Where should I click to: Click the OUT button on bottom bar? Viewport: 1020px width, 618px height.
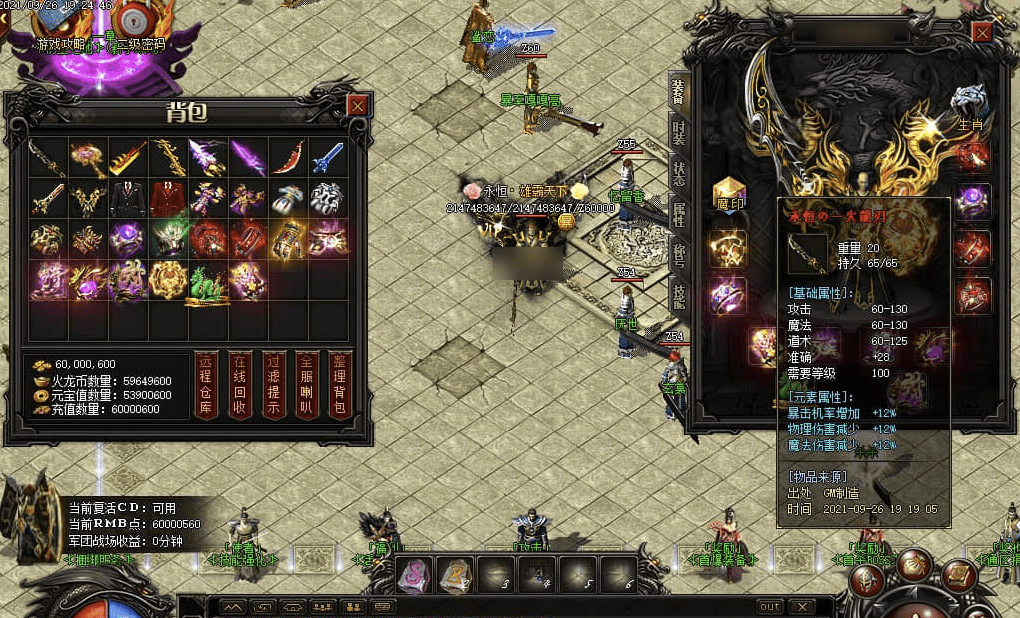pos(769,606)
